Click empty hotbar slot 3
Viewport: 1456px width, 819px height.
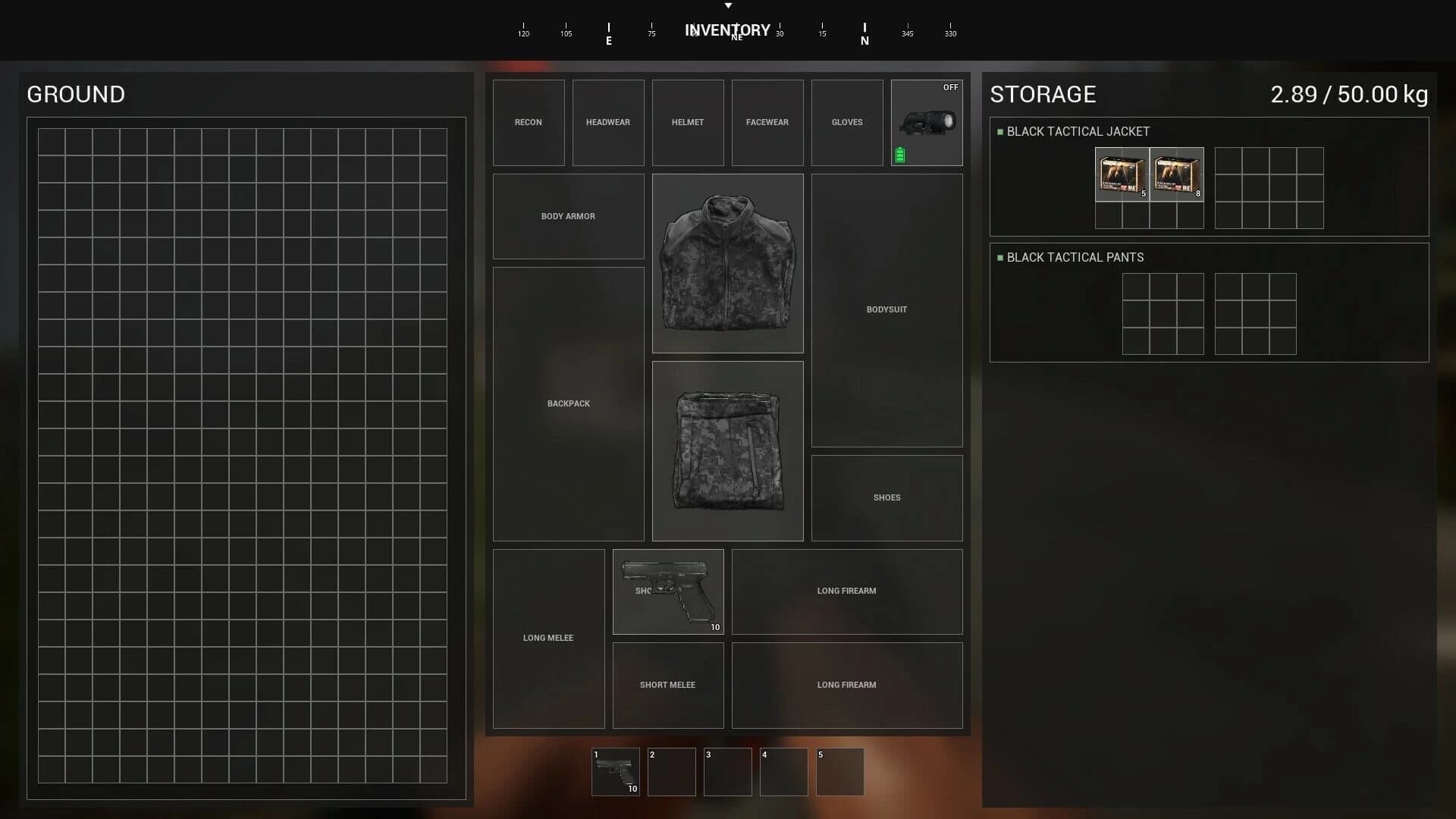727,771
